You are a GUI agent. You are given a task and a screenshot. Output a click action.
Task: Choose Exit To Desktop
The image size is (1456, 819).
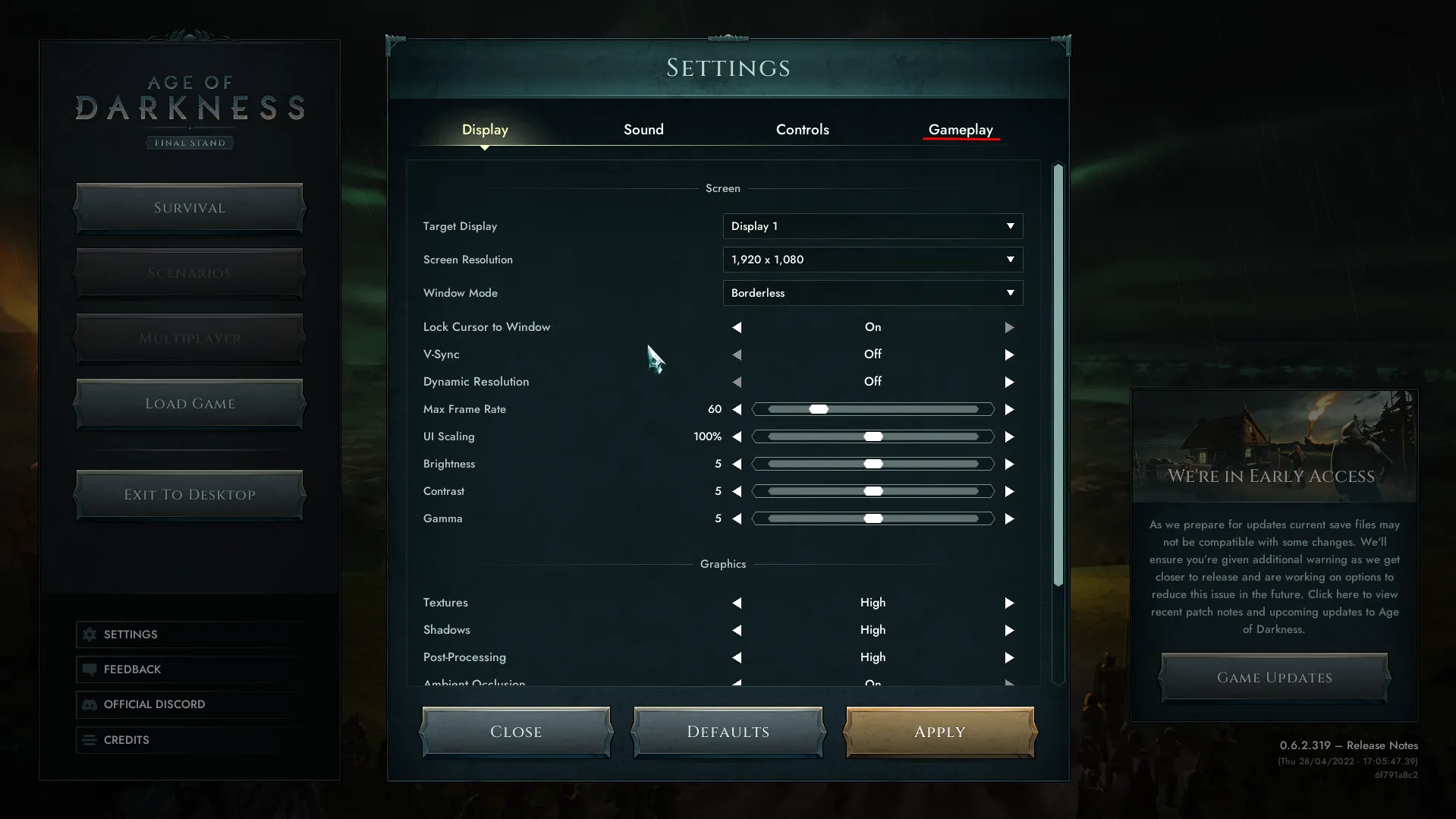click(x=190, y=495)
